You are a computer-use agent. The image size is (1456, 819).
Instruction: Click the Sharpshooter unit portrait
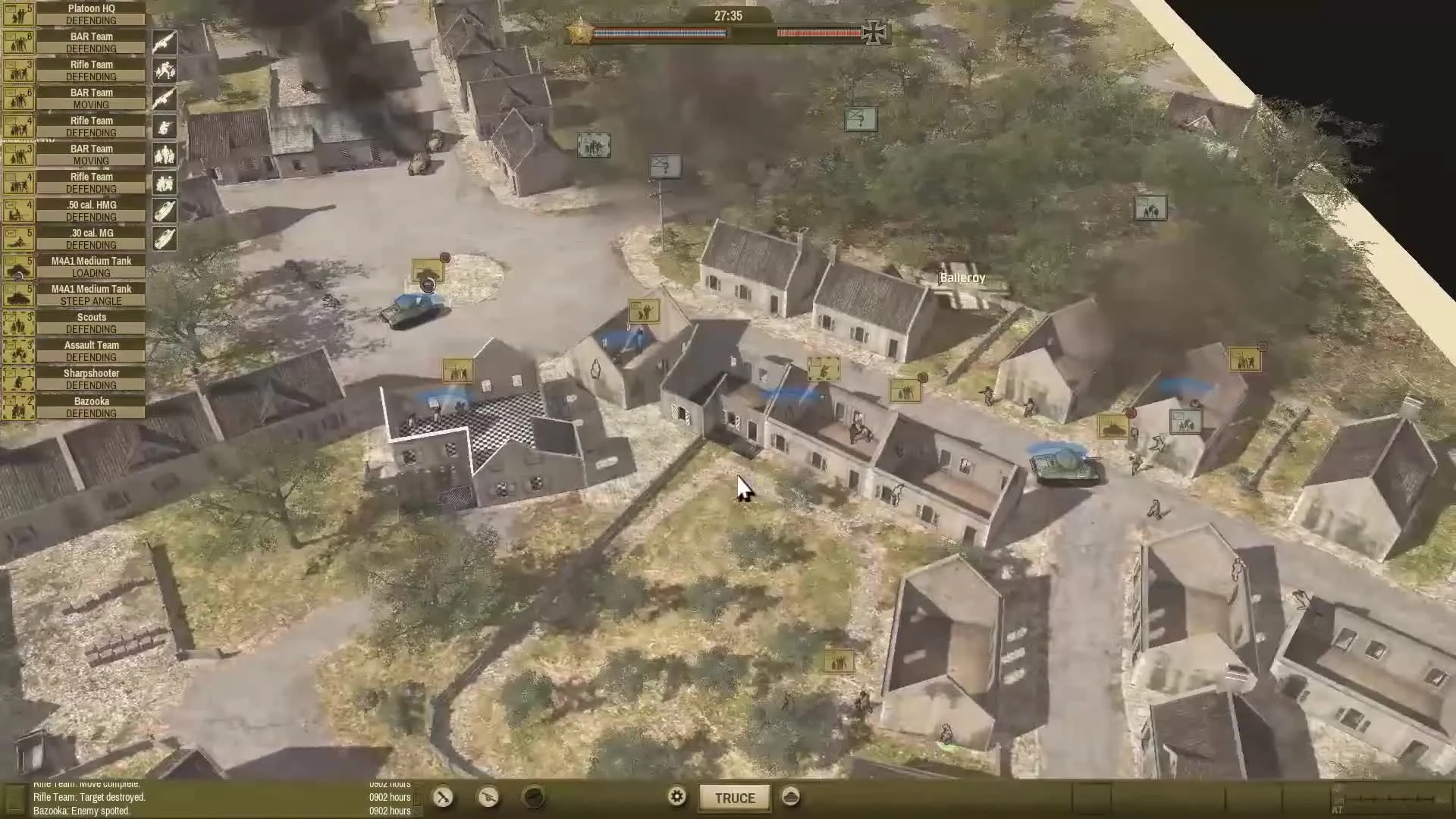(x=19, y=378)
